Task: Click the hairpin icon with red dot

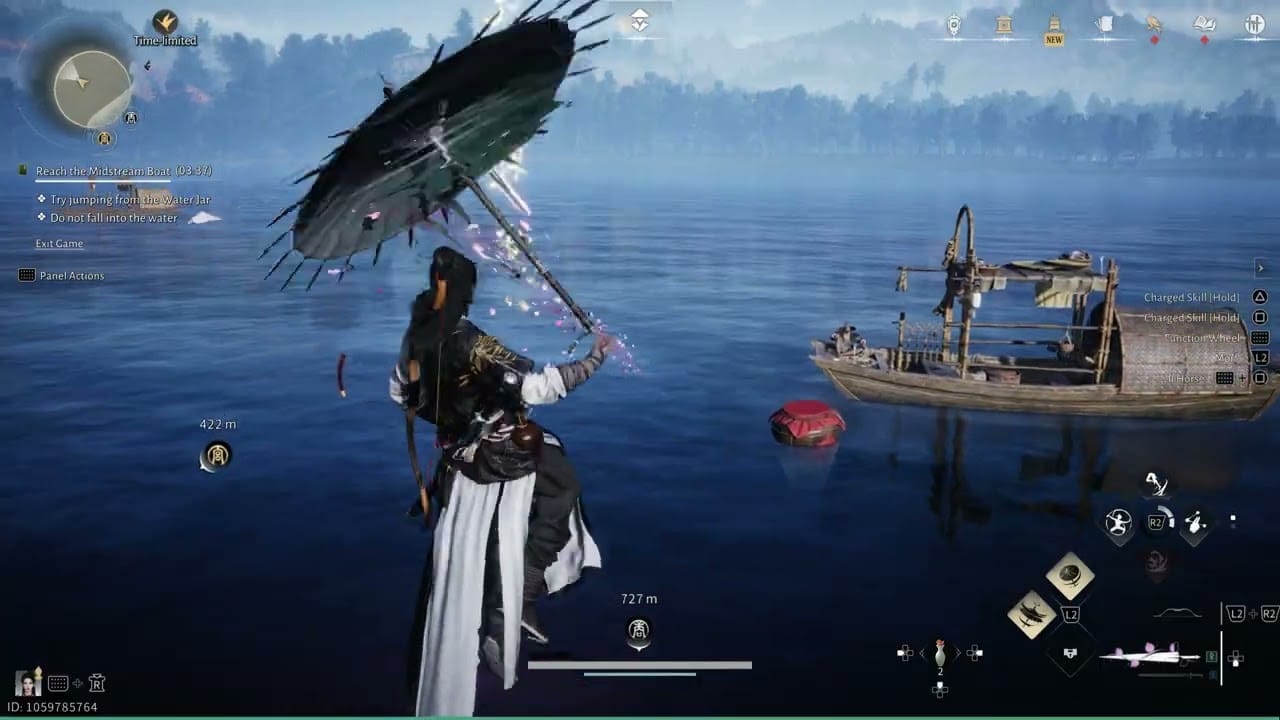Action: click(x=1152, y=25)
